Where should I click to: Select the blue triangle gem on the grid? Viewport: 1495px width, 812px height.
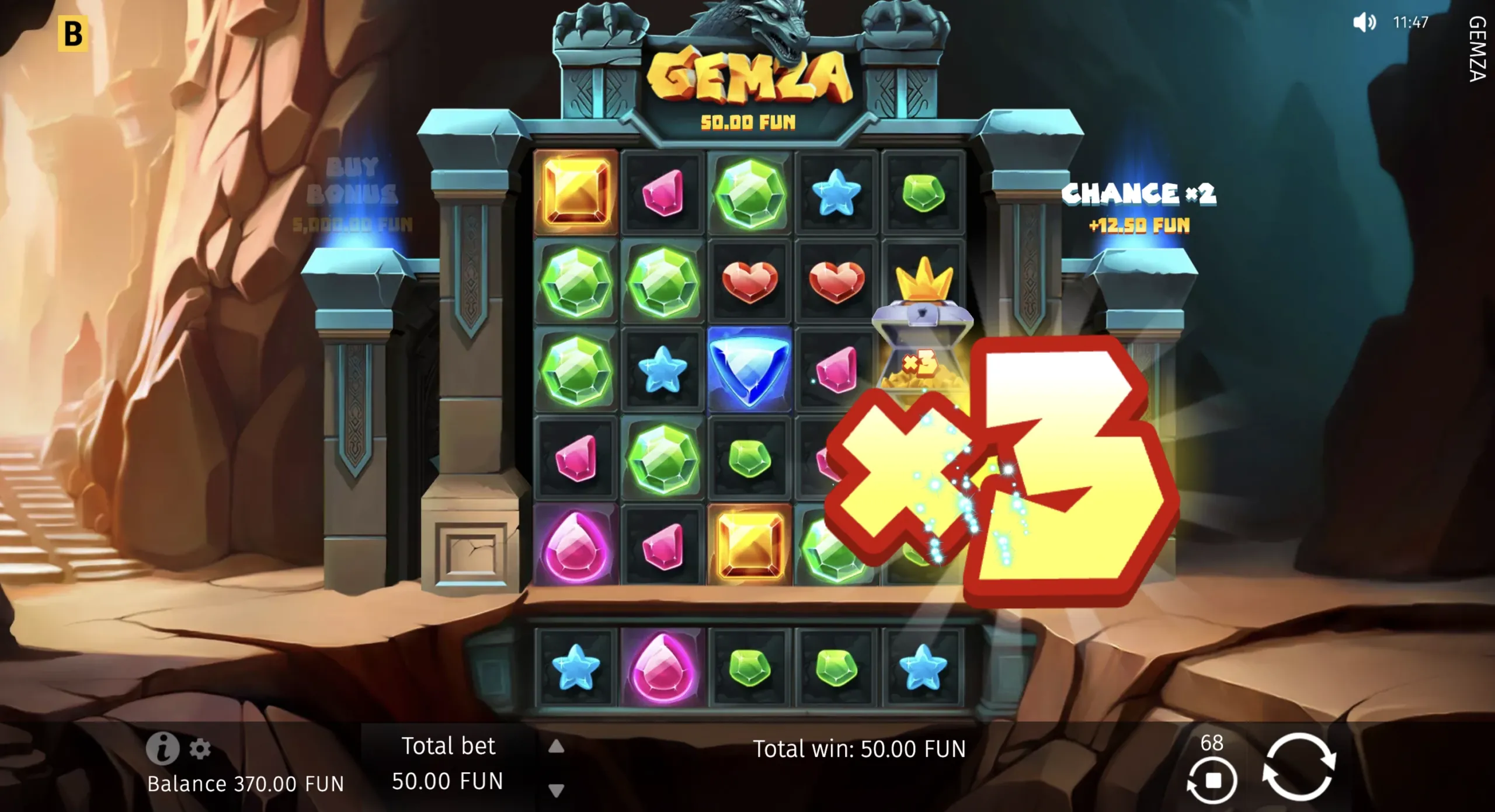tap(749, 370)
